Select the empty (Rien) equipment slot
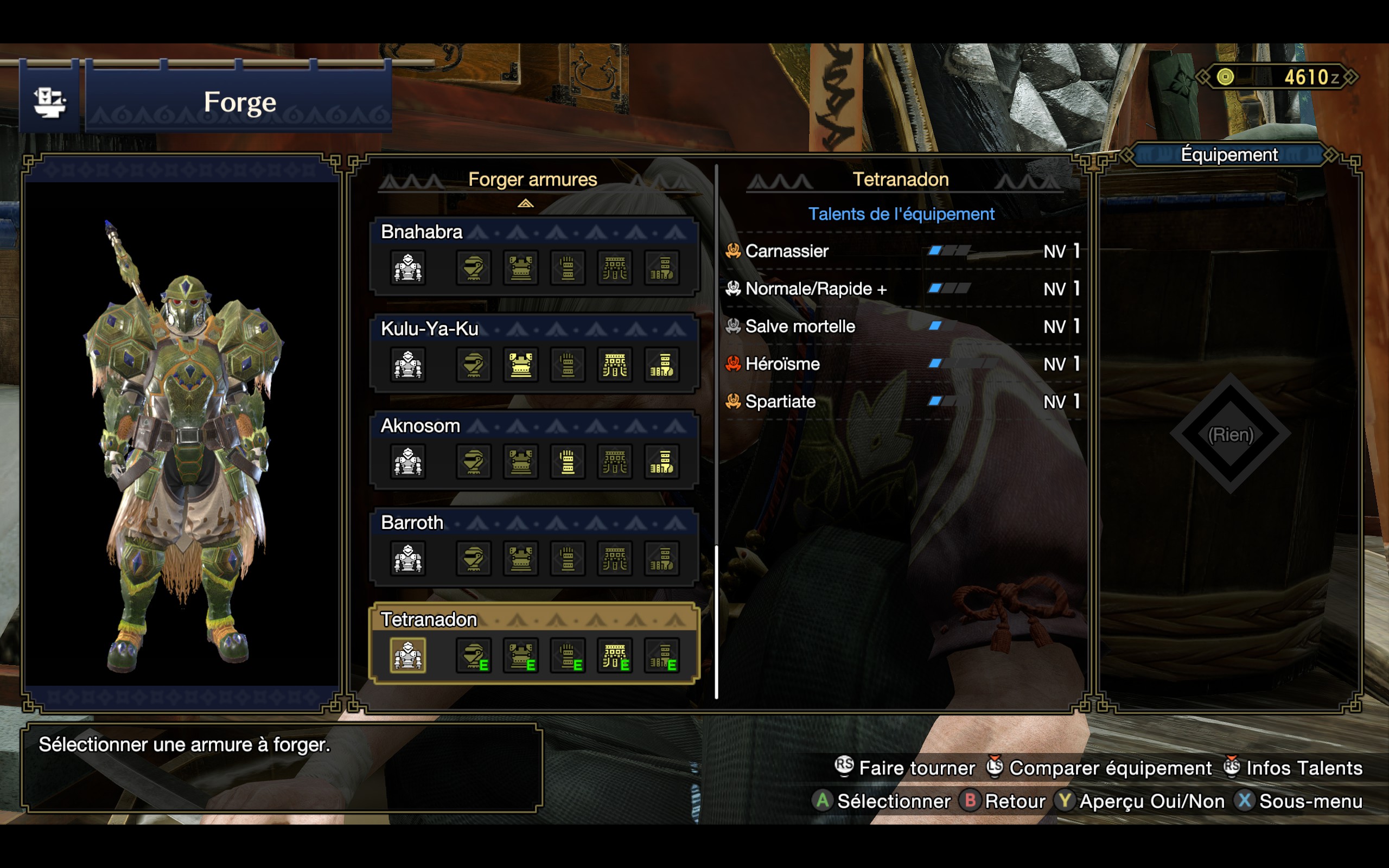Screen dimensions: 1389x868 pos(1231,435)
